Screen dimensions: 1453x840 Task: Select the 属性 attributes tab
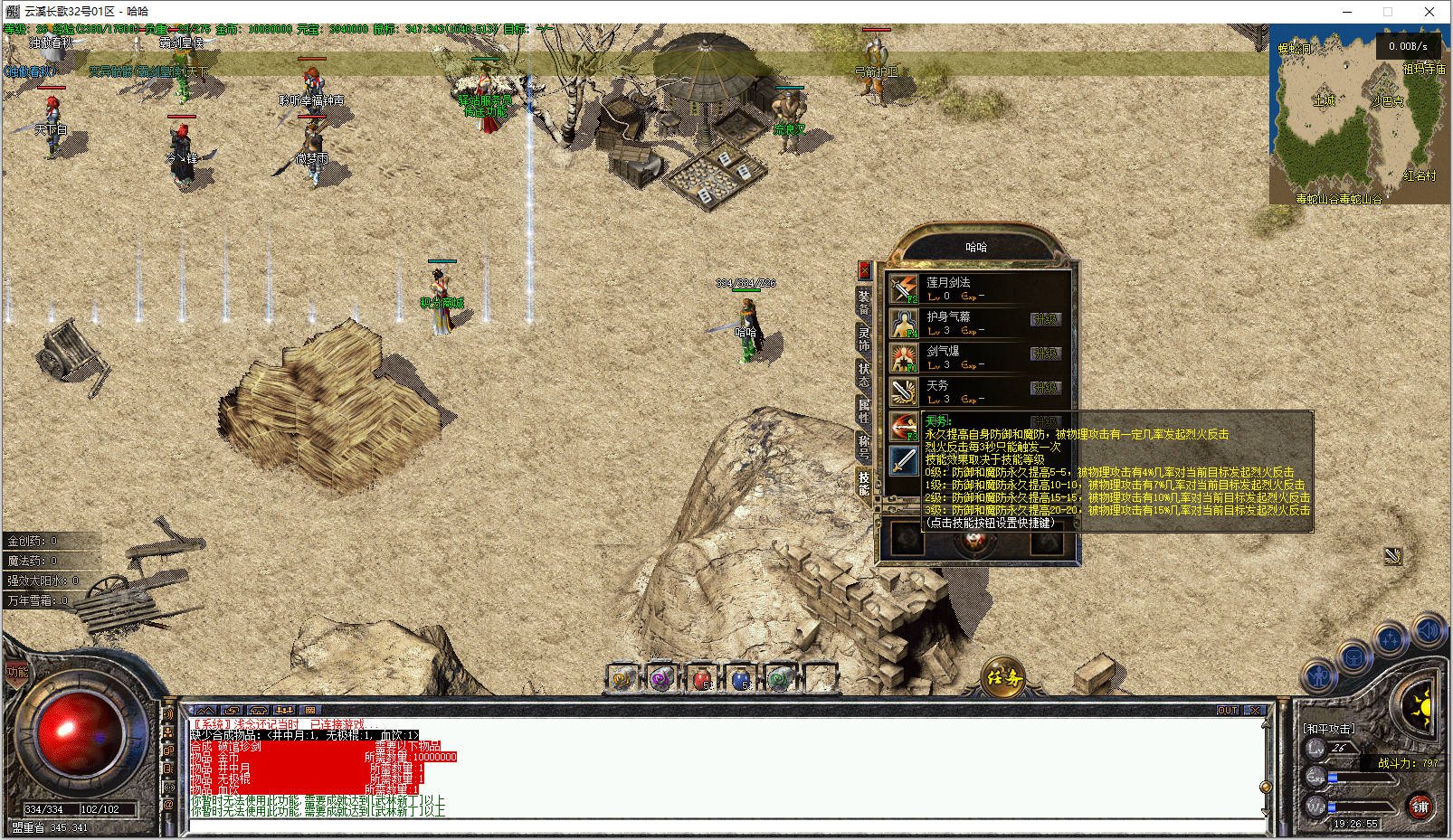pos(864,411)
